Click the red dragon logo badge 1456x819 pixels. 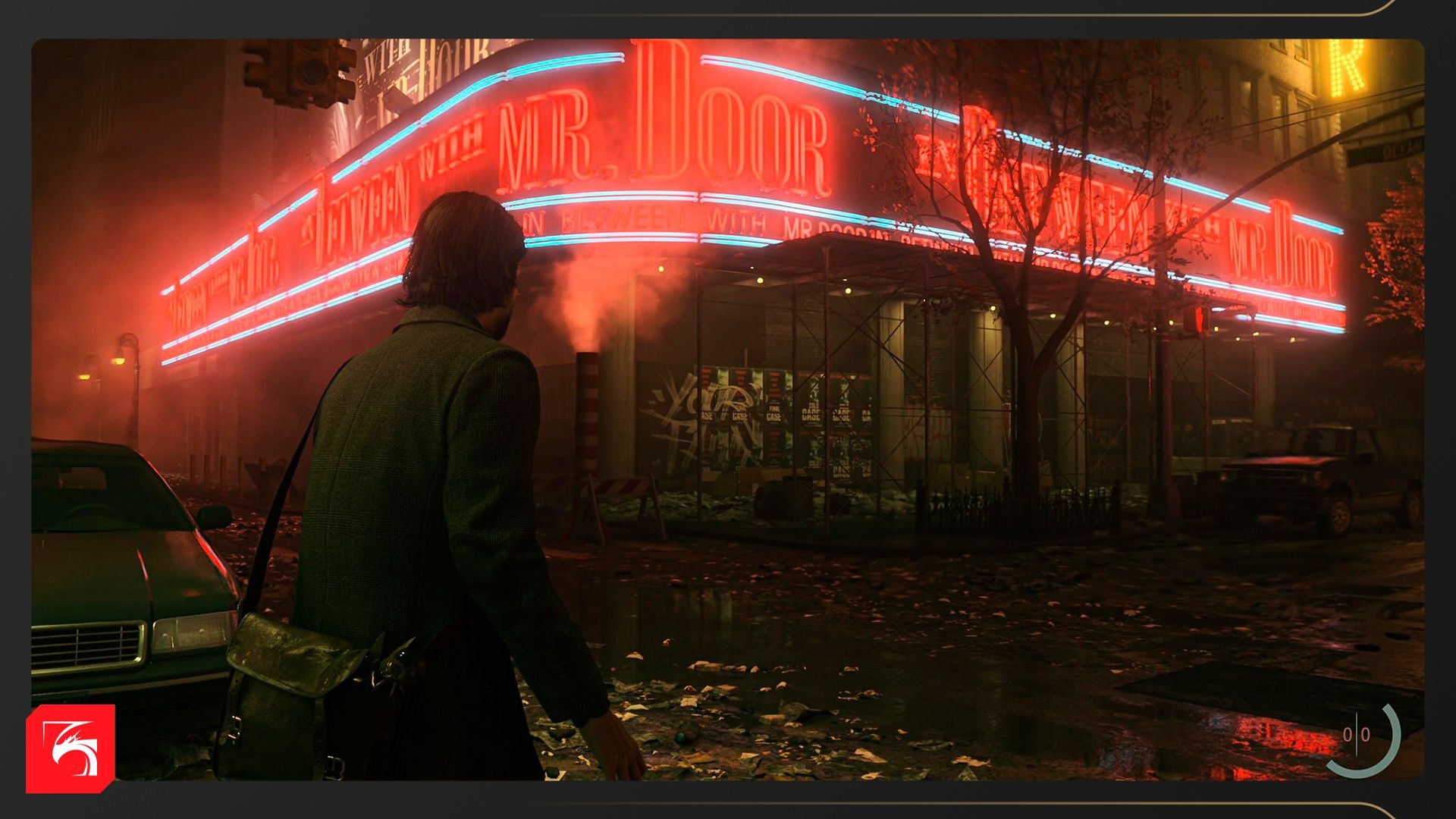pyautogui.click(x=71, y=748)
